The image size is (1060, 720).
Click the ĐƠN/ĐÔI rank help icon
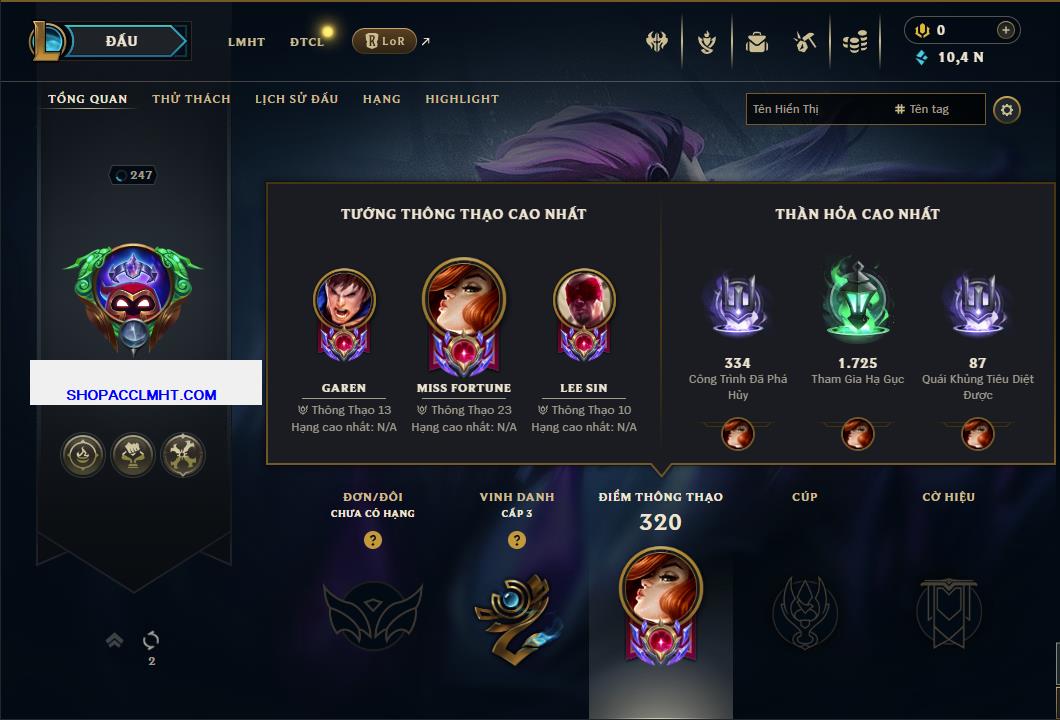click(373, 540)
